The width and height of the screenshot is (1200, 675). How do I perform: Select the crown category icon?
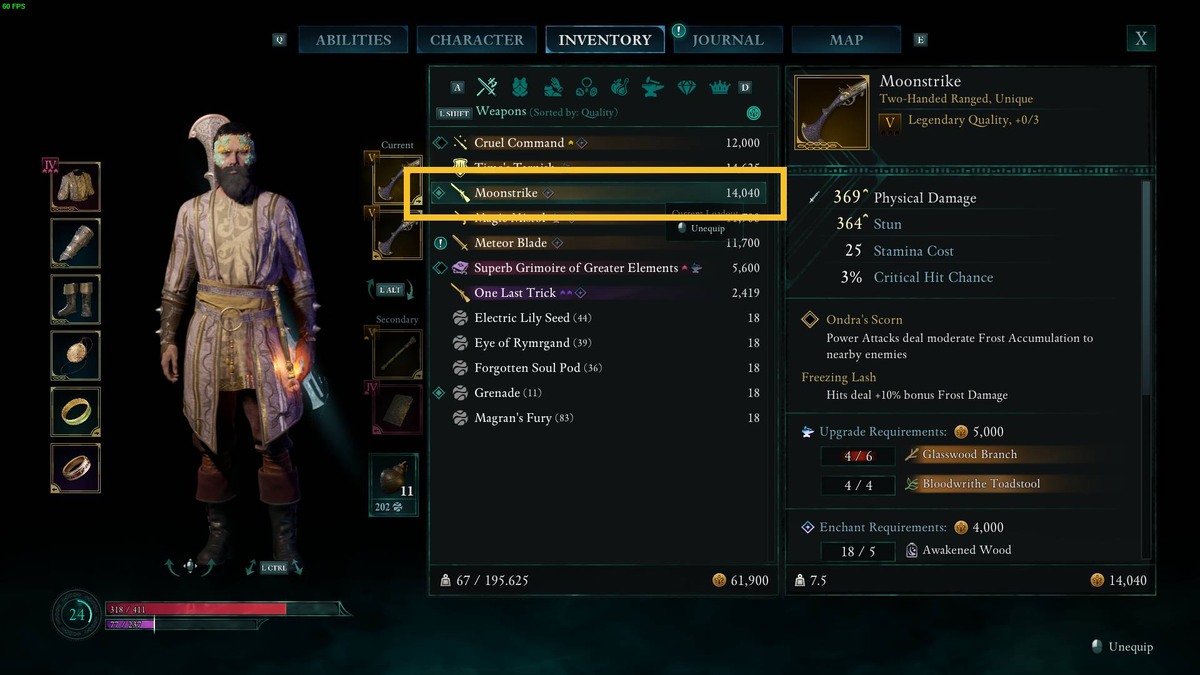[x=719, y=87]
